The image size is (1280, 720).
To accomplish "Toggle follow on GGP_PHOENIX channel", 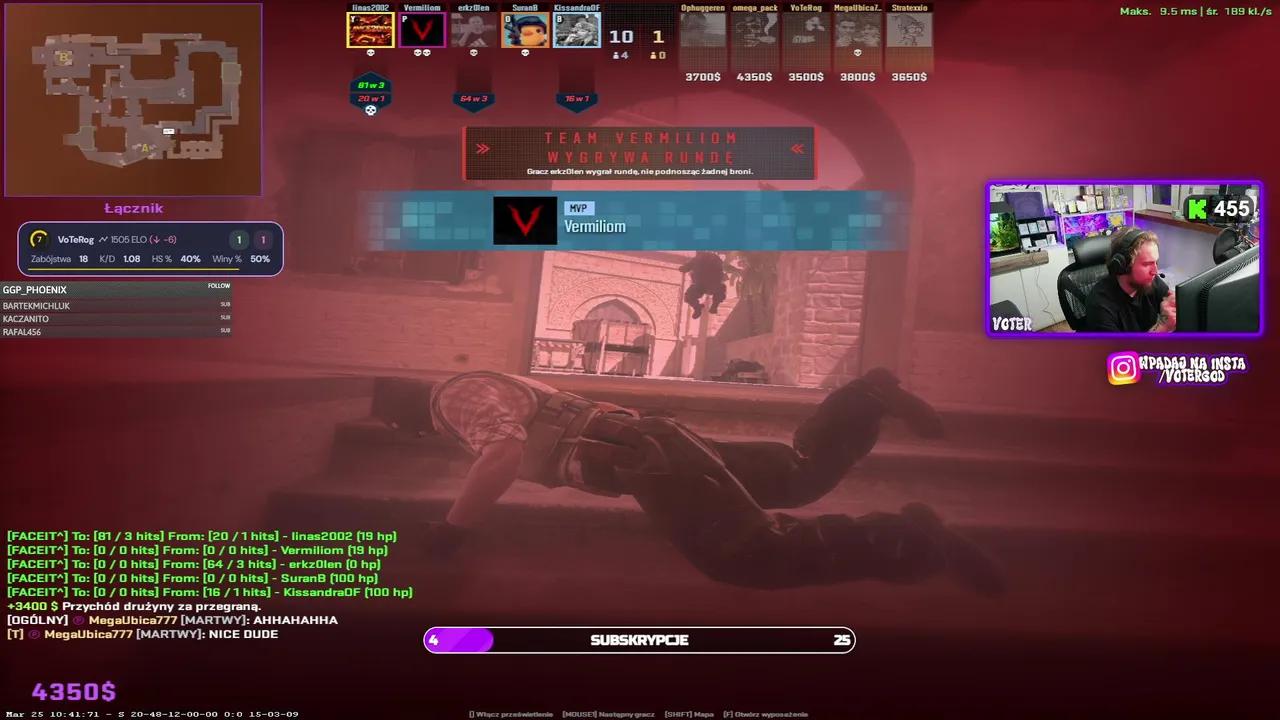I will tap(219, 286).
